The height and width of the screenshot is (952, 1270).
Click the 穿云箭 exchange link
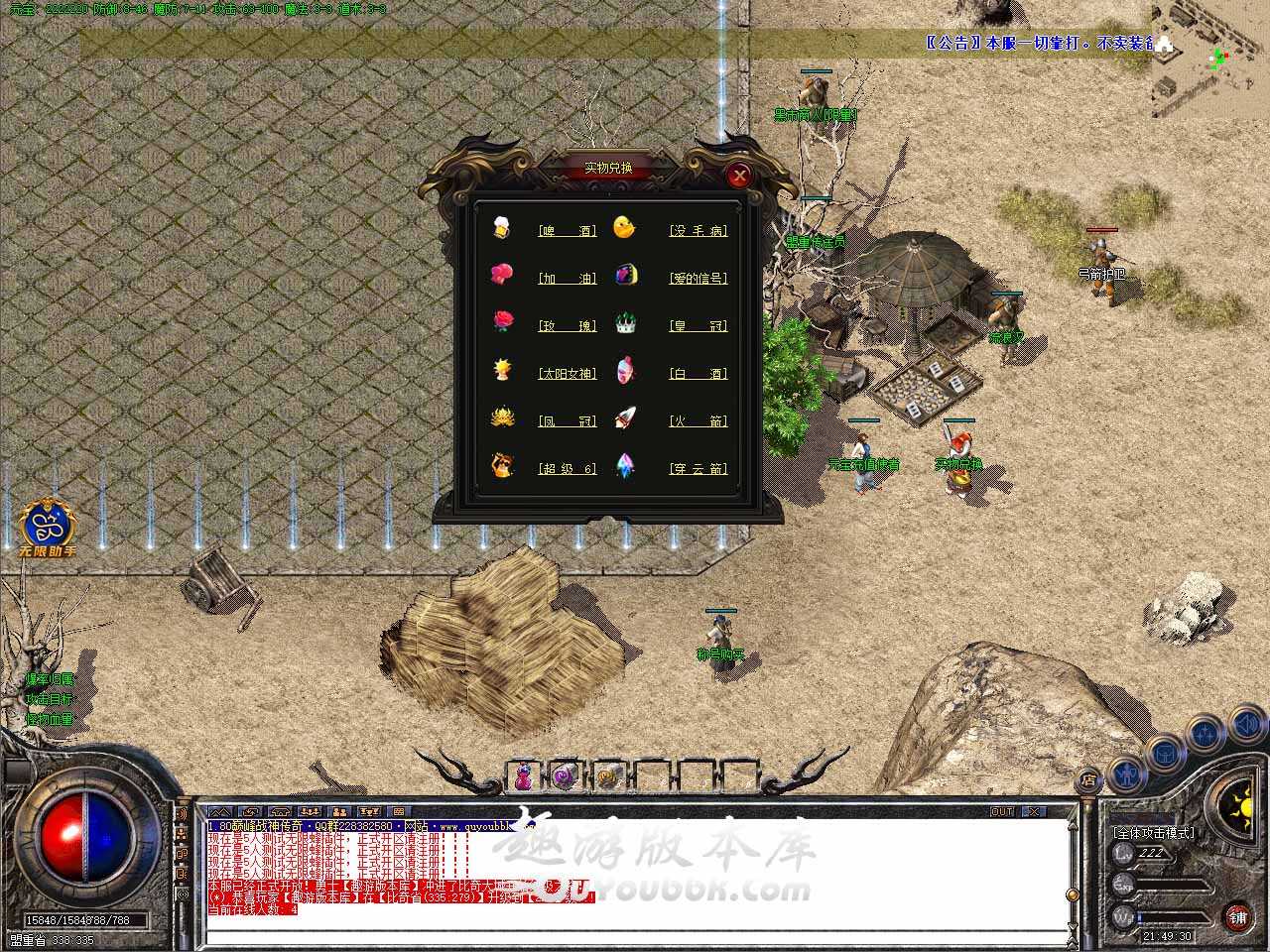[698, 468]
